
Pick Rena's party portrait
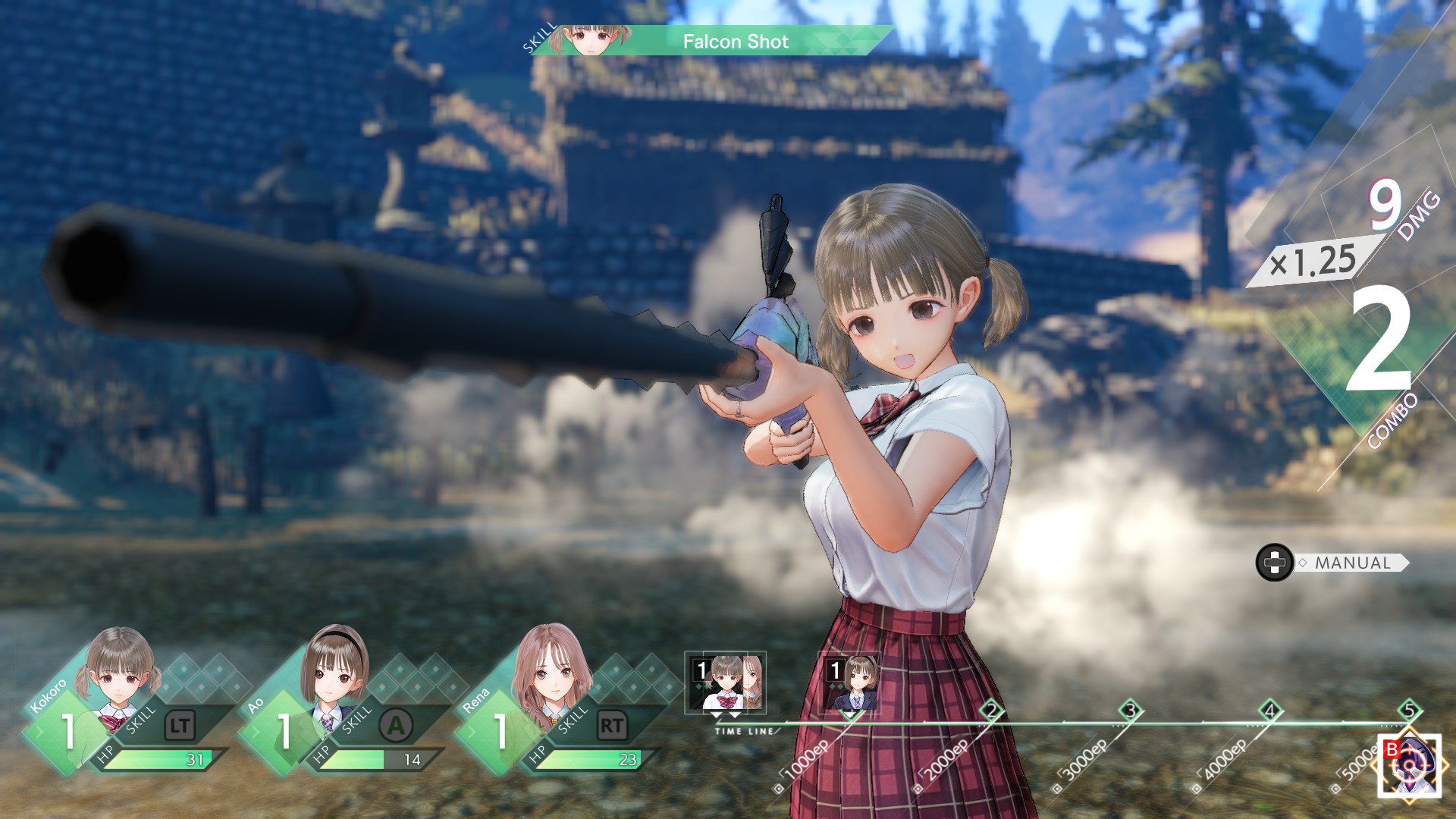click(551, 669)
